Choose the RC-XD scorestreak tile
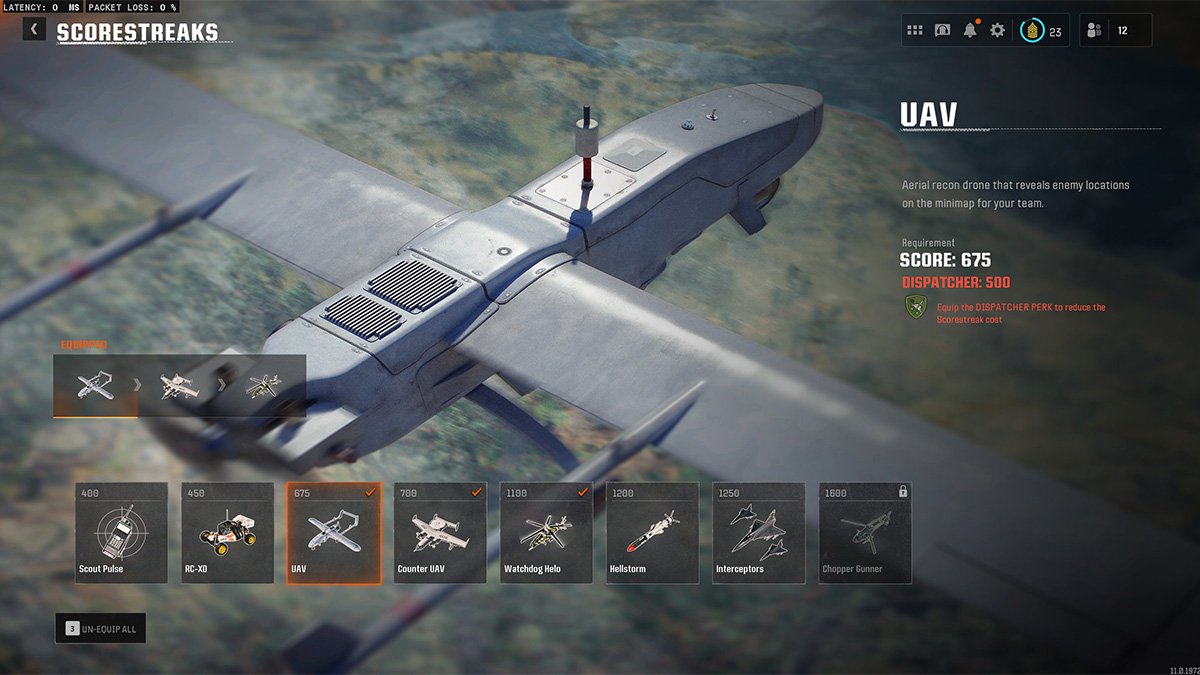 coord(227,533)
